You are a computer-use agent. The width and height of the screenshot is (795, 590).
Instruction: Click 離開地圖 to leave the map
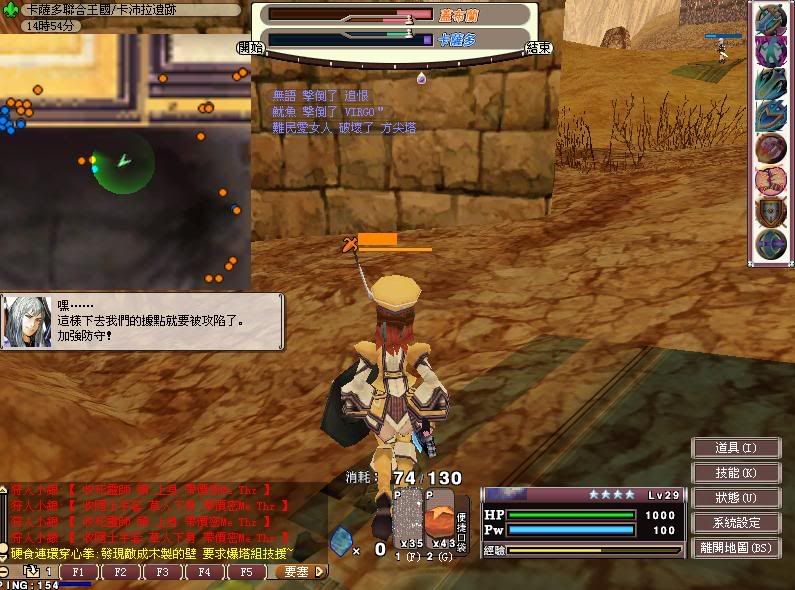tap(735, 547)
